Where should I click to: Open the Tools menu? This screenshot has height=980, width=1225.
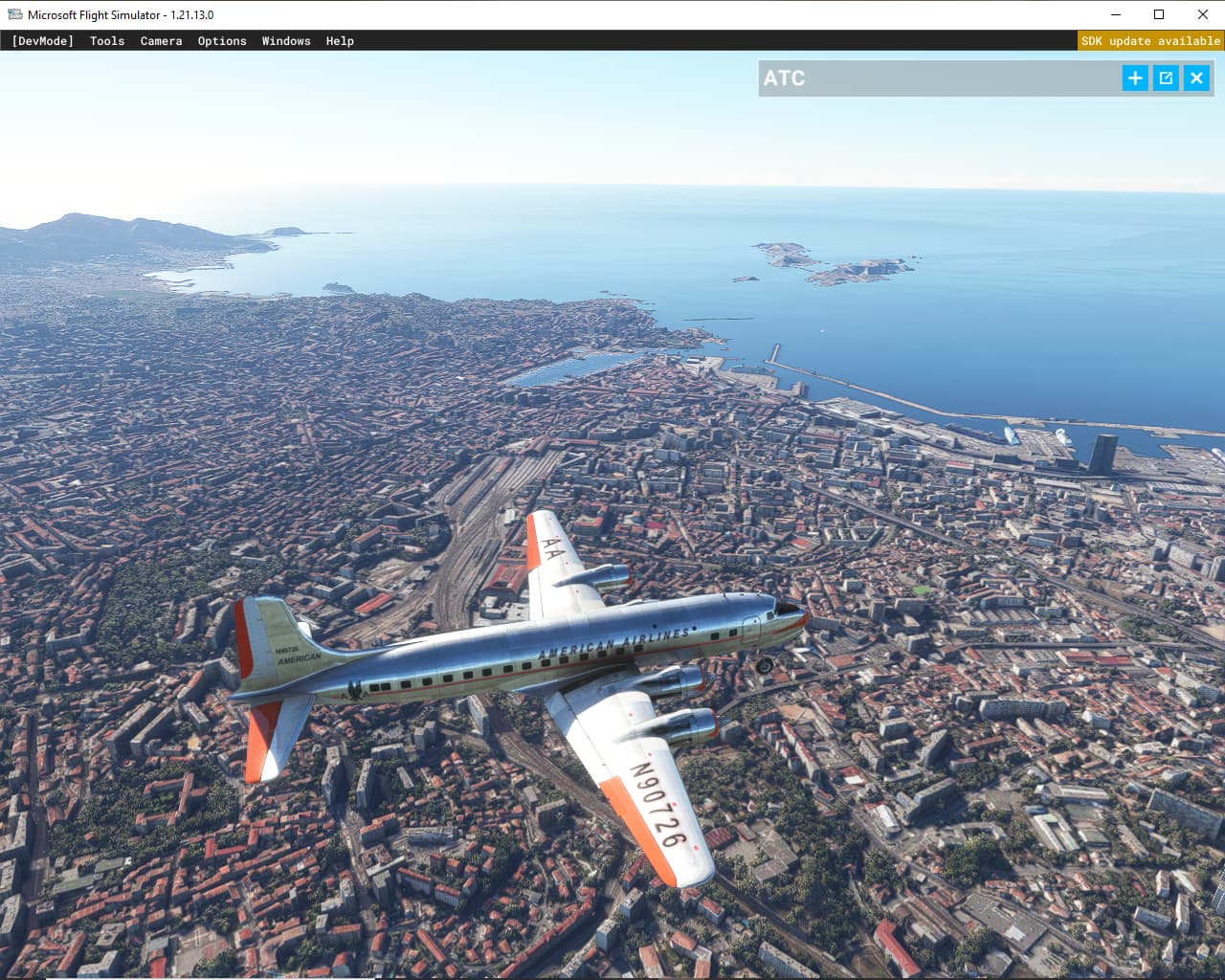(x=107, y=41)
